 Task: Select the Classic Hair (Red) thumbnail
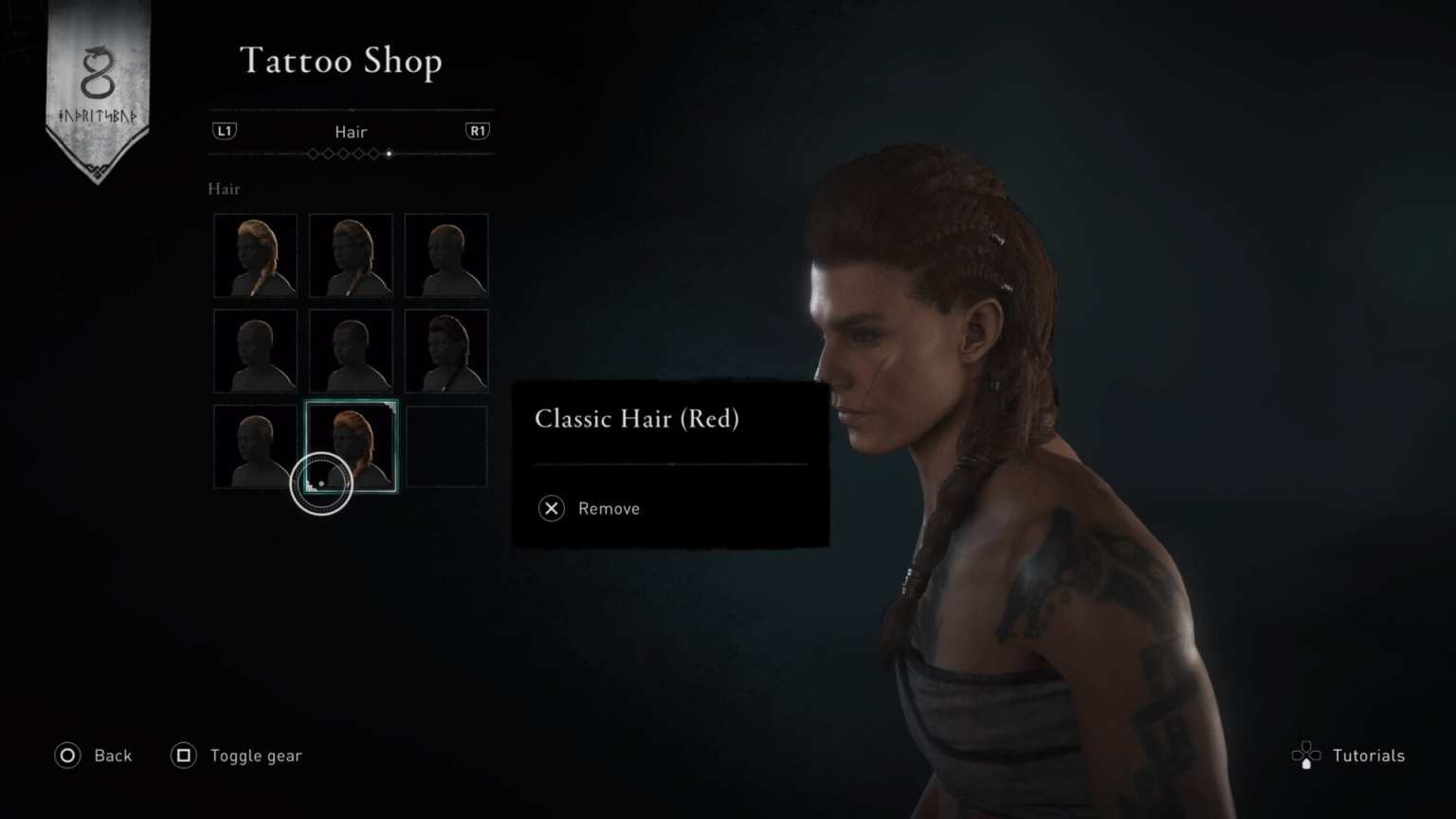[x=351, y=446]
